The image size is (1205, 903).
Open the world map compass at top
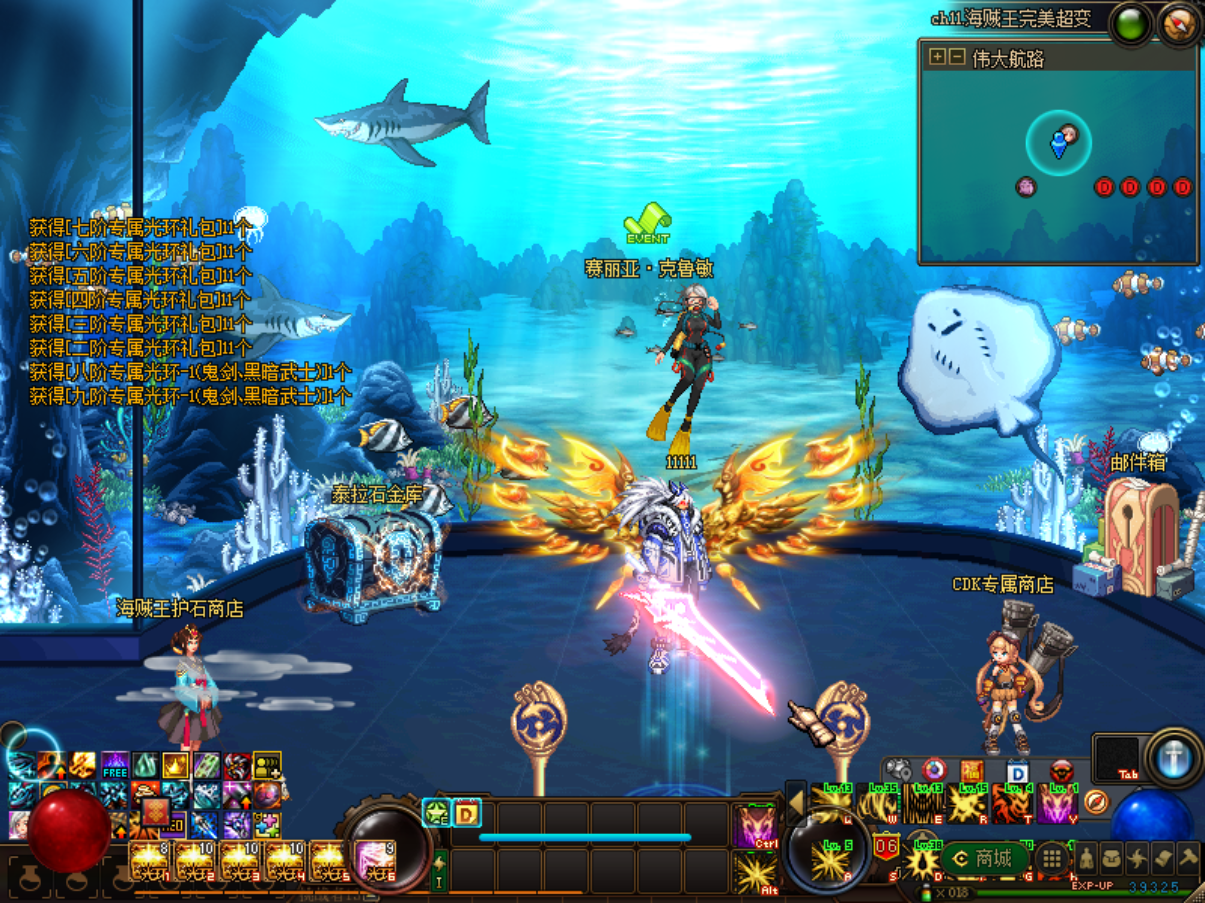pyautogui.click(x=1180, y=24)
